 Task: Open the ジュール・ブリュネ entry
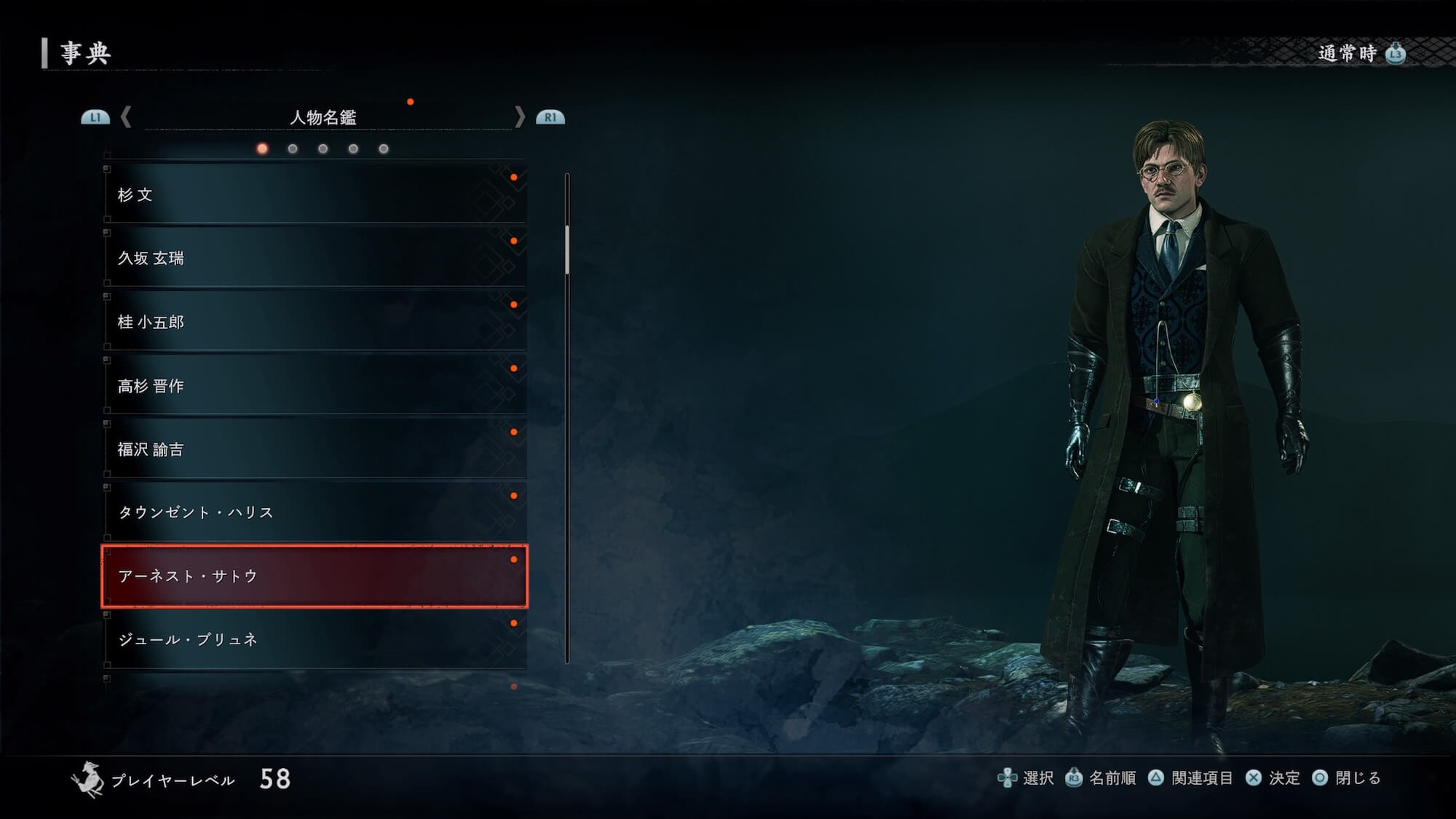tap(314, 639)
